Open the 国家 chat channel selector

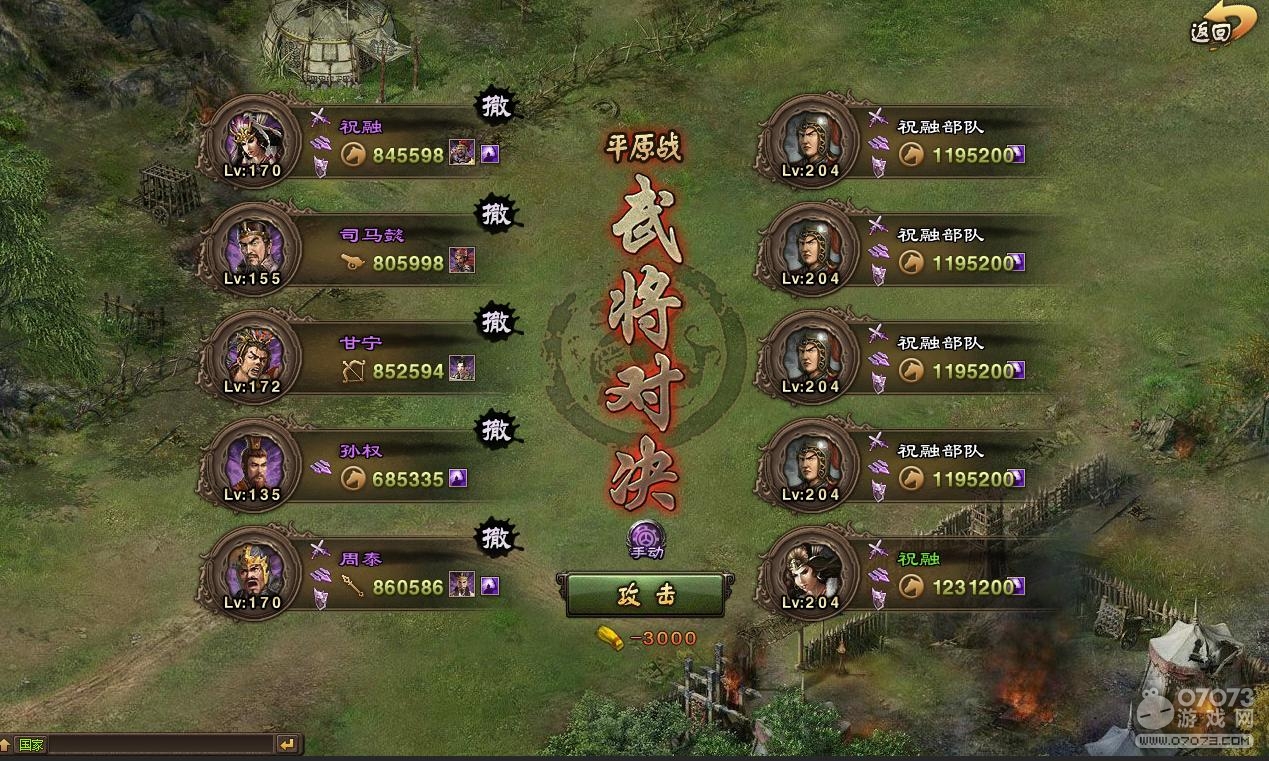tap(30, 745)
